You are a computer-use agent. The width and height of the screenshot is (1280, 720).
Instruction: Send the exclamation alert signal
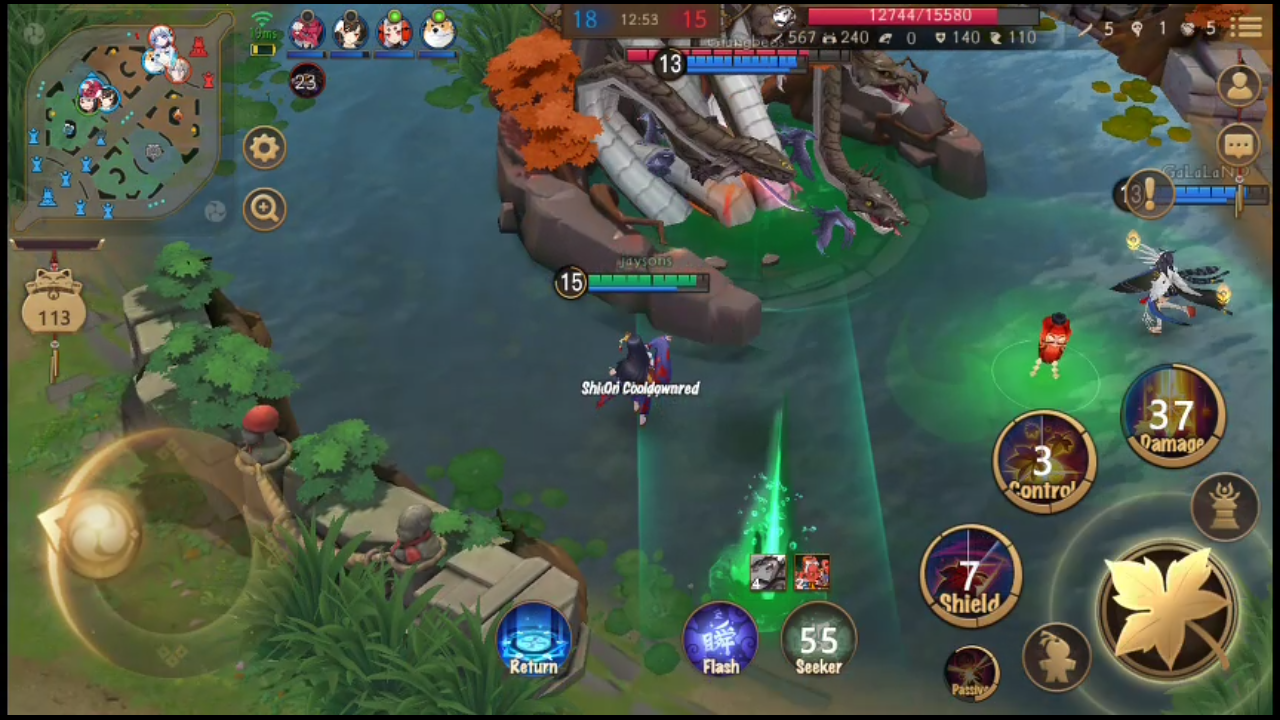[x=1147, y=191]
